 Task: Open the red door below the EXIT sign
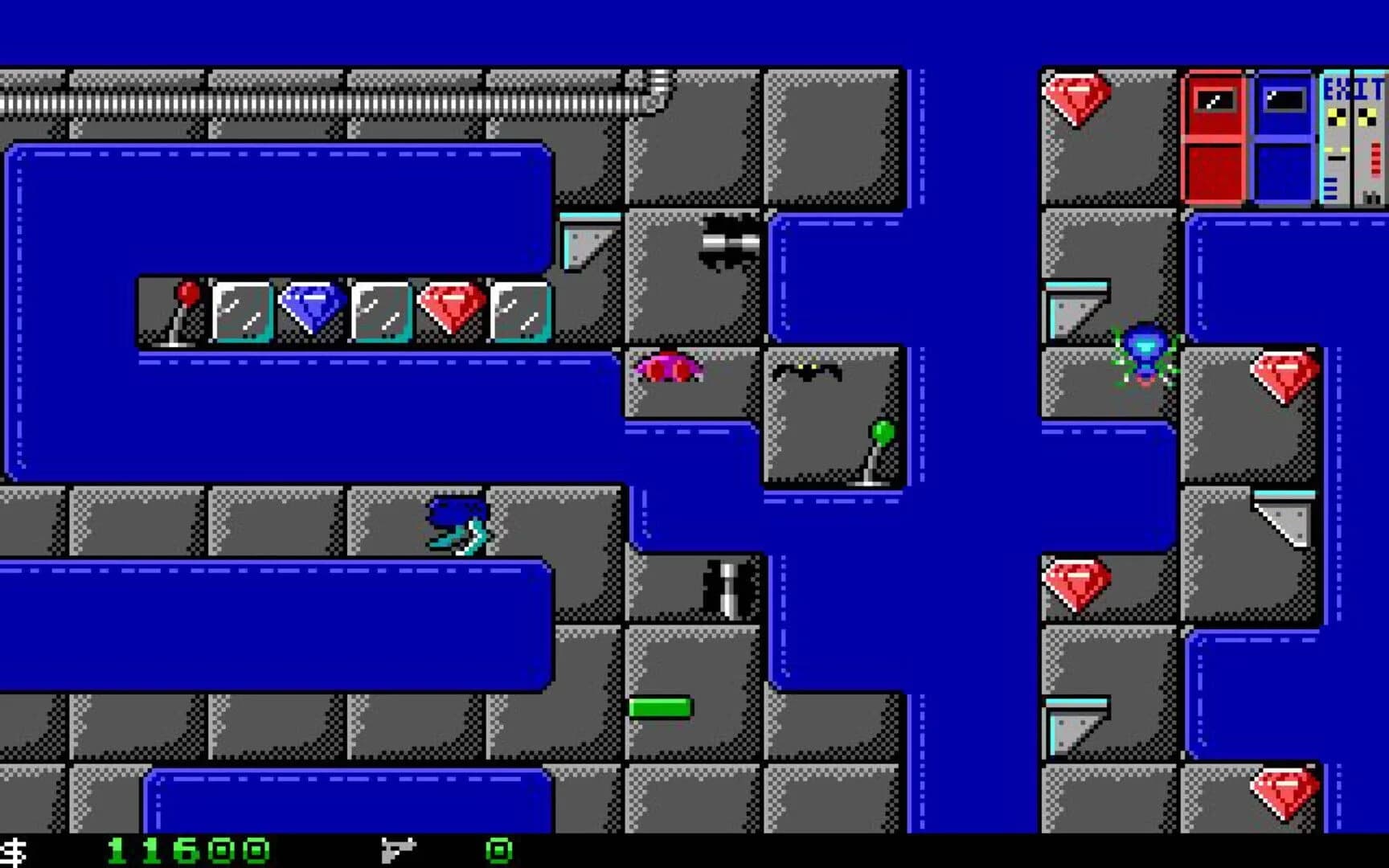click(1215, 137)
